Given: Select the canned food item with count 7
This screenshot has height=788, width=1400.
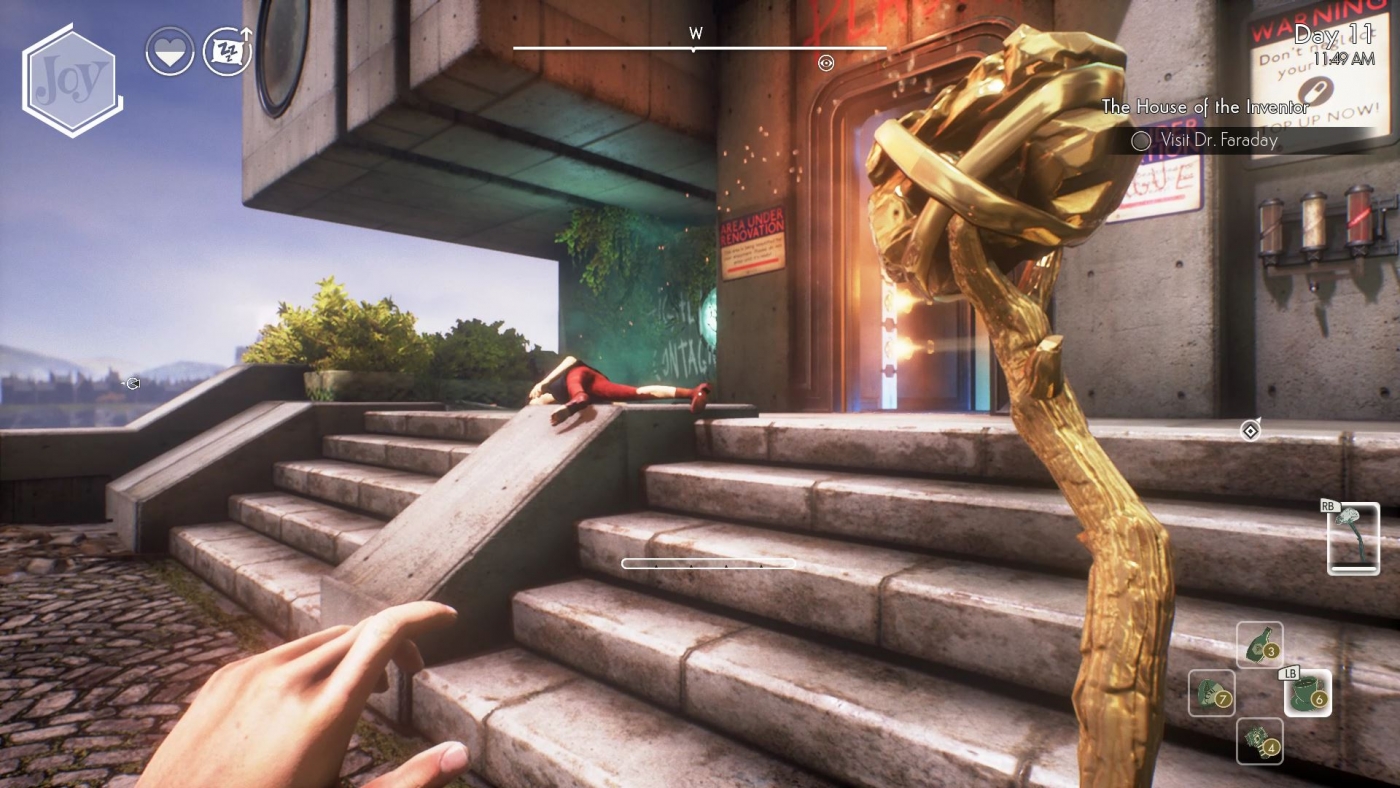Looking at the screenshot, I should point(1211,693).
